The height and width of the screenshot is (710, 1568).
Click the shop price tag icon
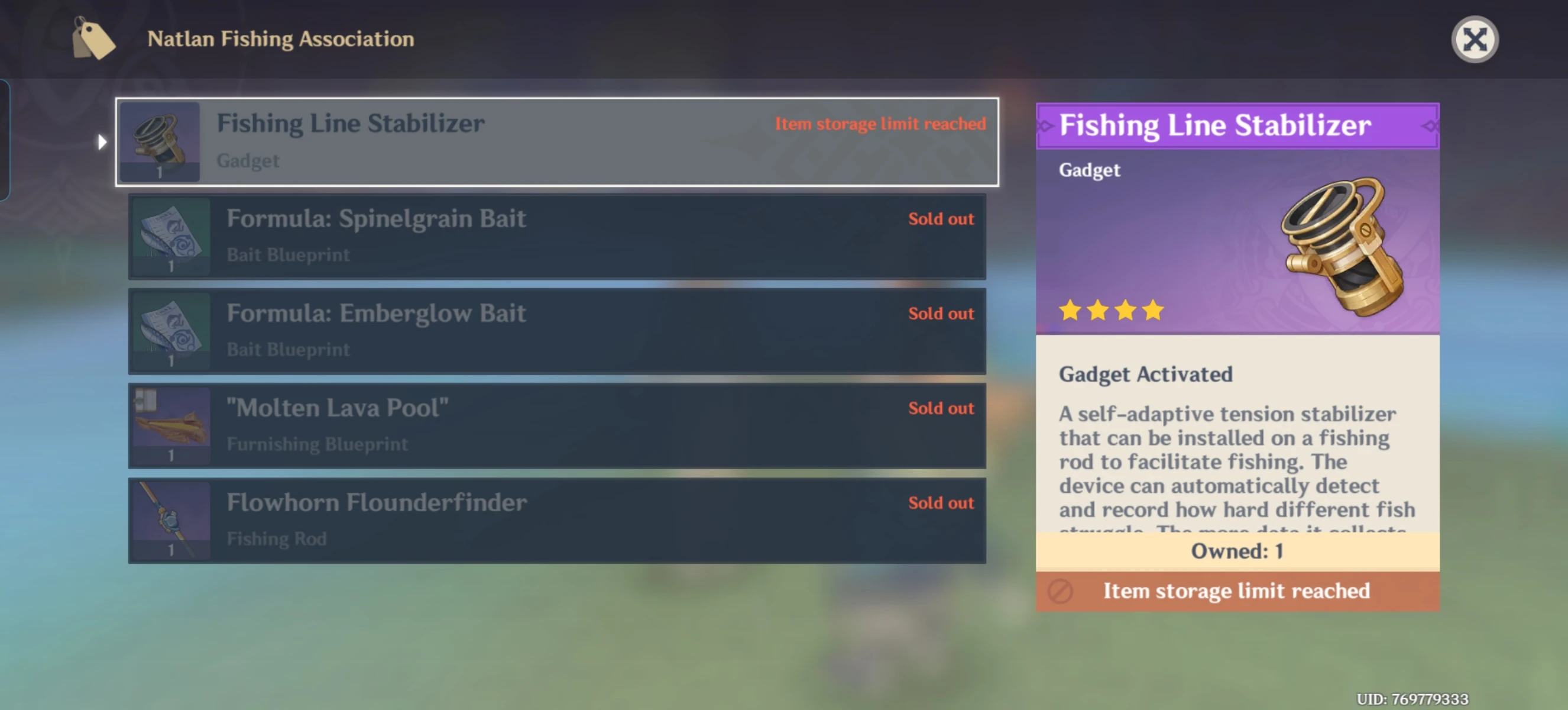click(92, 39)
